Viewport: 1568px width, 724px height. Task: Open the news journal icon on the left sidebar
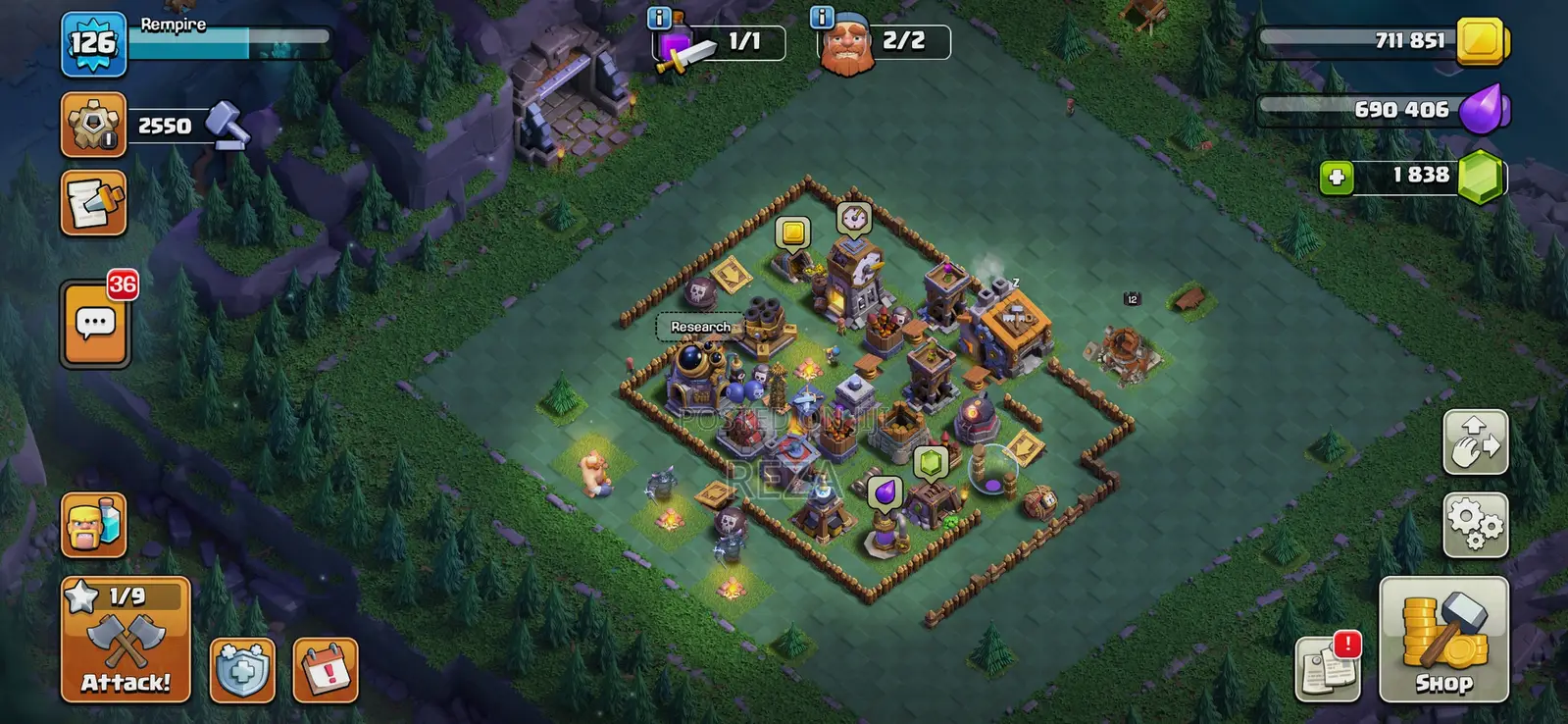tap(93, 204)
